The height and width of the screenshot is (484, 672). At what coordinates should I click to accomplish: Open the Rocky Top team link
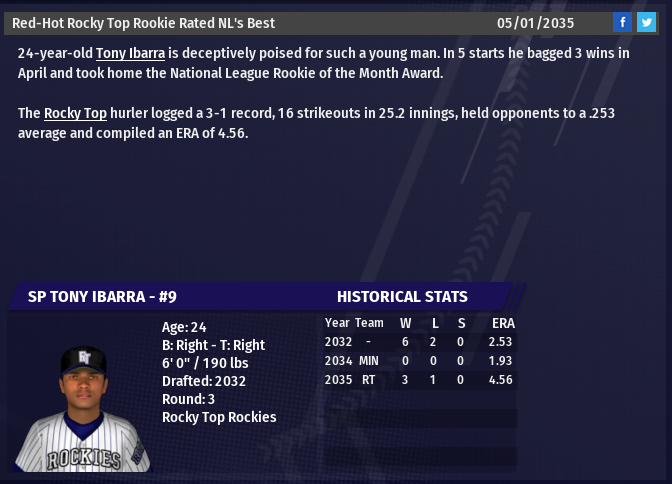(x=75, y=113)
